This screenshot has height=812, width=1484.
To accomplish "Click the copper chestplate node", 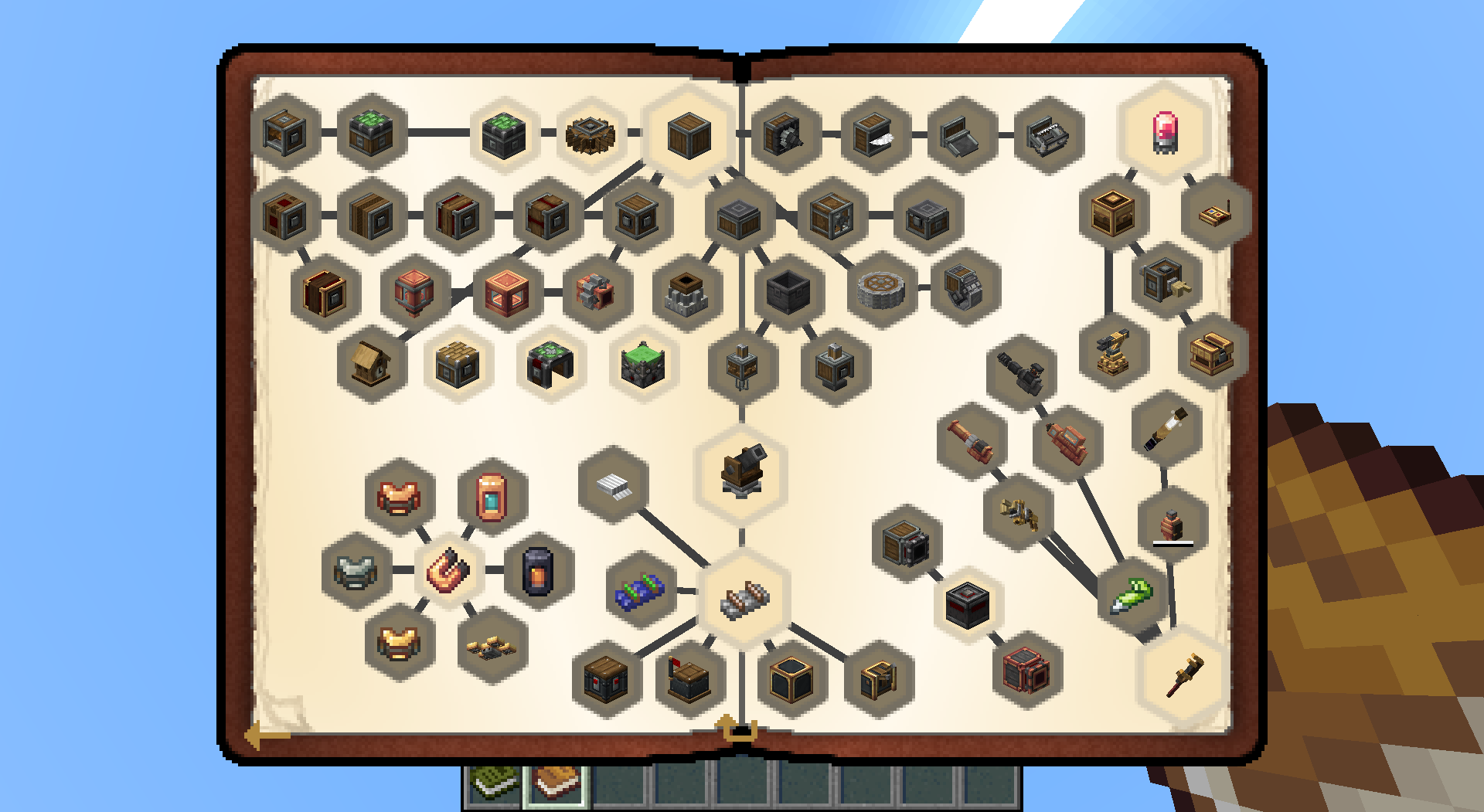I will tap(397, 497).
